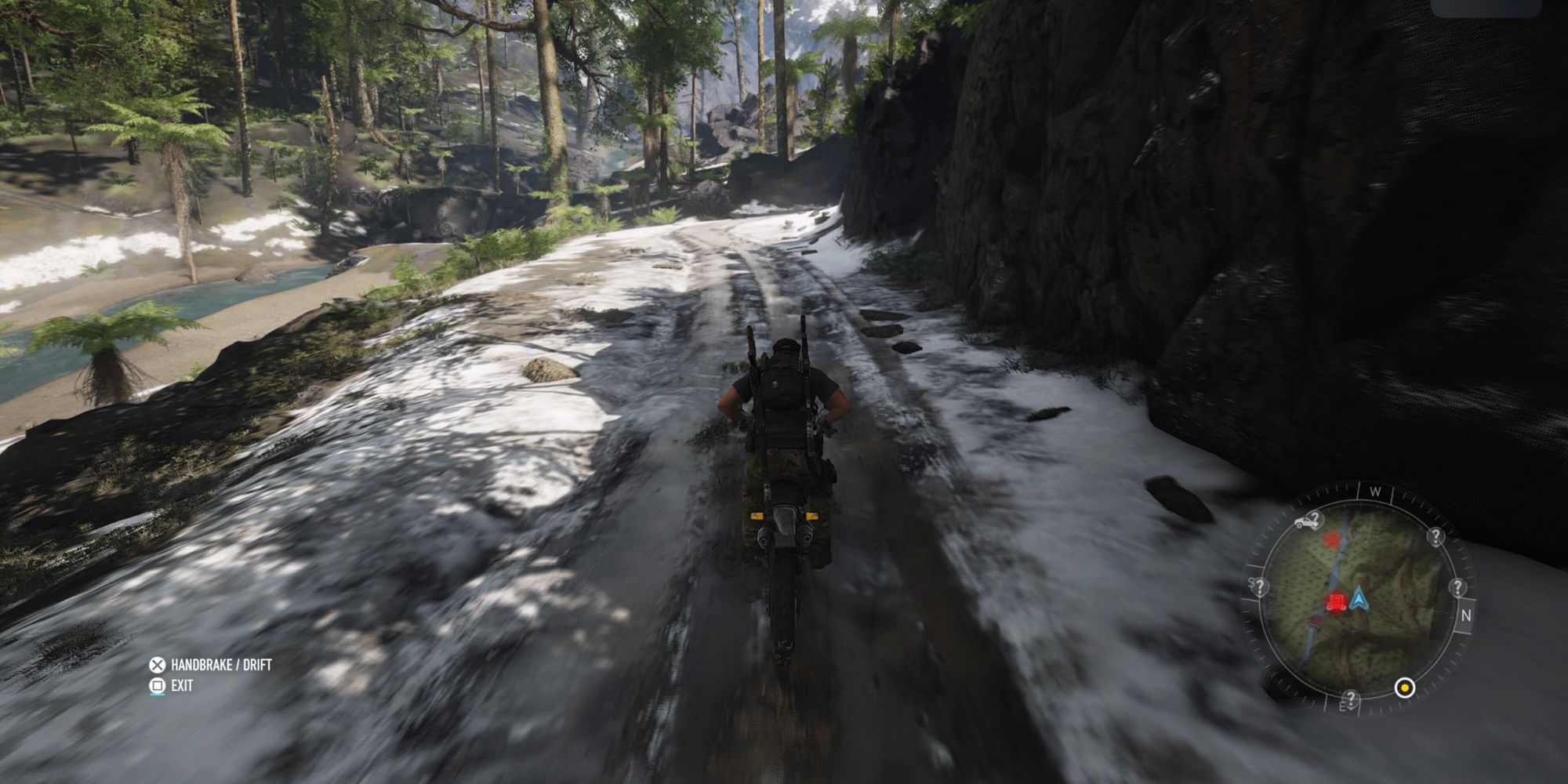The height and width of the screenshot is (784, 1568).
Task: Click the E compass direction label
Action: pyautogui.click(x=1342, y=706)
